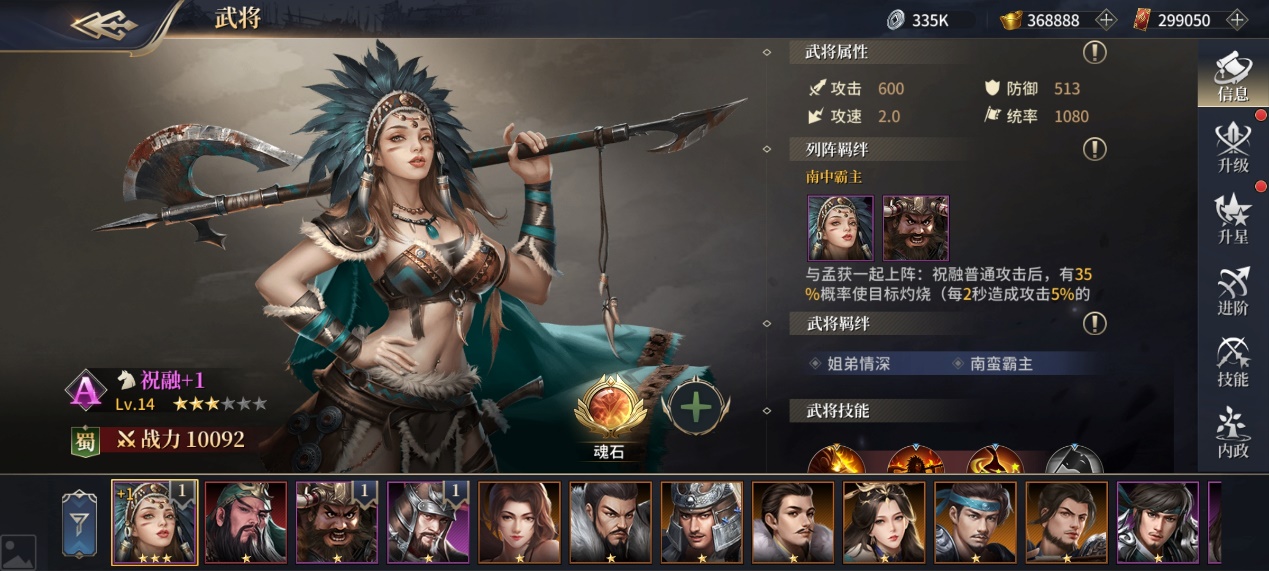1269x571 pixels.
Task: Open the 内政 internal affairs tab
Action: tap(1232, 434)
